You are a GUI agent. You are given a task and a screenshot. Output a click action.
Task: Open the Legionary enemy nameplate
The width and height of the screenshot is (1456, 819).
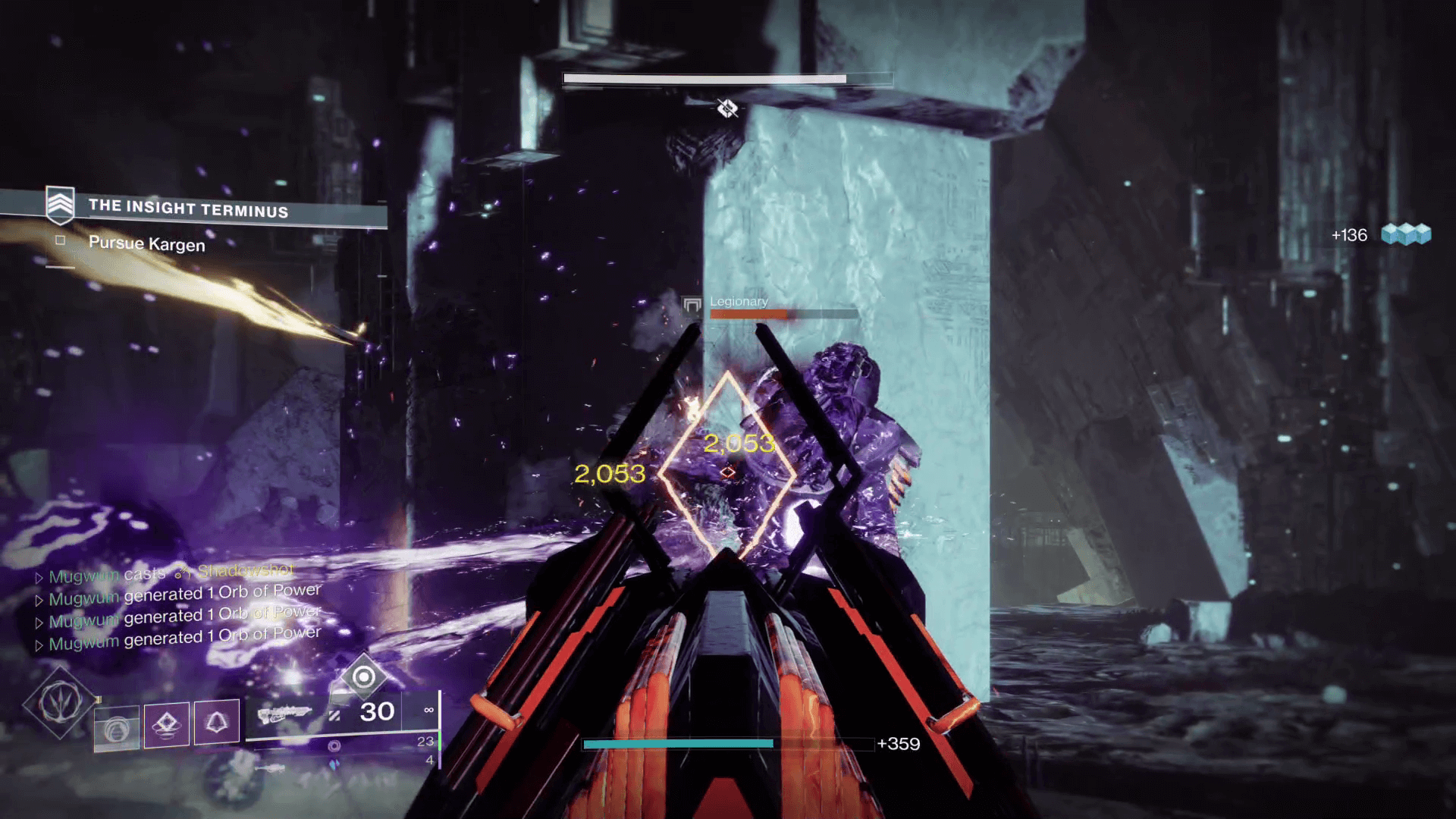tap(739, 301)
